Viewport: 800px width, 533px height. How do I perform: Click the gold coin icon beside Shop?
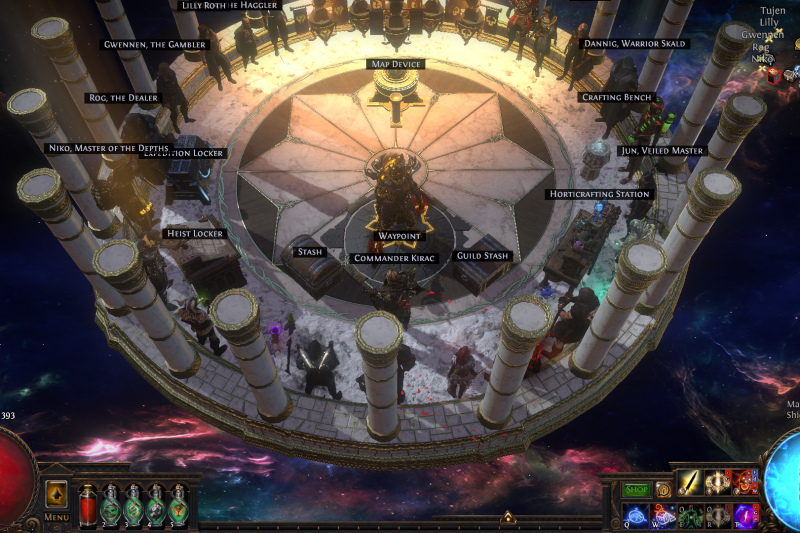pyautogui.click(x=662, y=490)
